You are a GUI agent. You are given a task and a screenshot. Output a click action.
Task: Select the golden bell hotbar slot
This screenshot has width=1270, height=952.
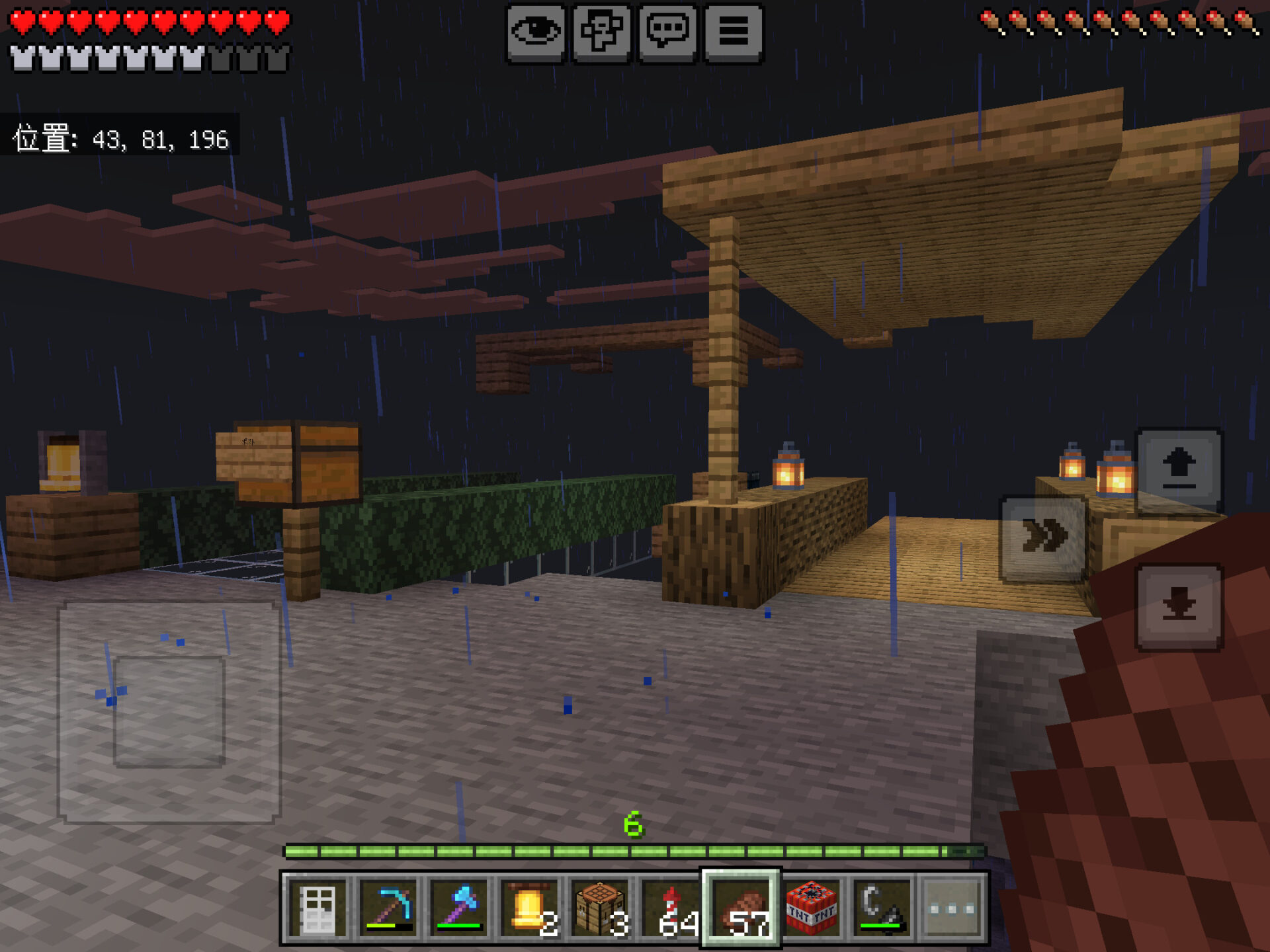529,909
